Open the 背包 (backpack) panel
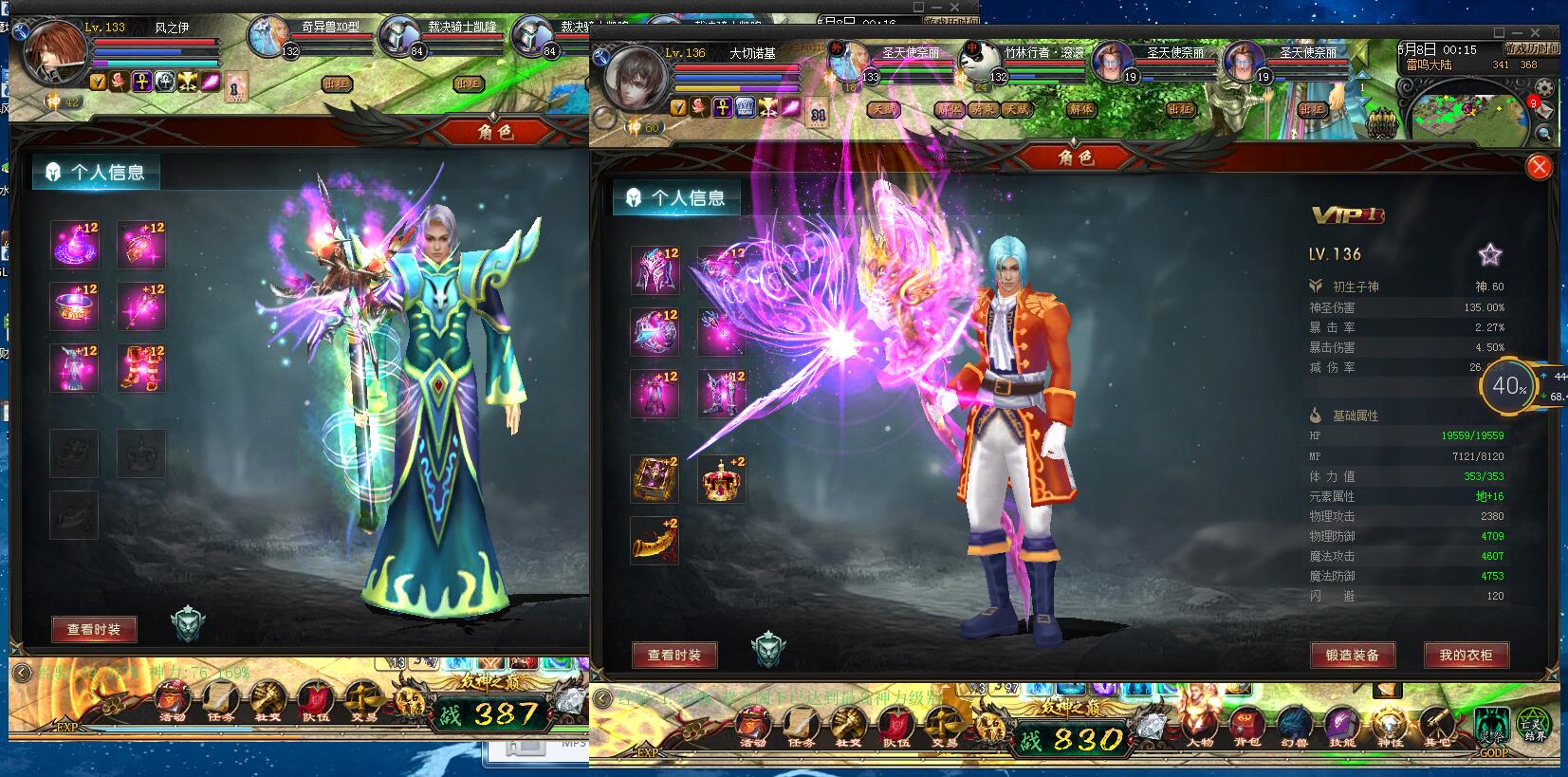The width and height of the screenshot is (1568, 777). coord(1247,724)
